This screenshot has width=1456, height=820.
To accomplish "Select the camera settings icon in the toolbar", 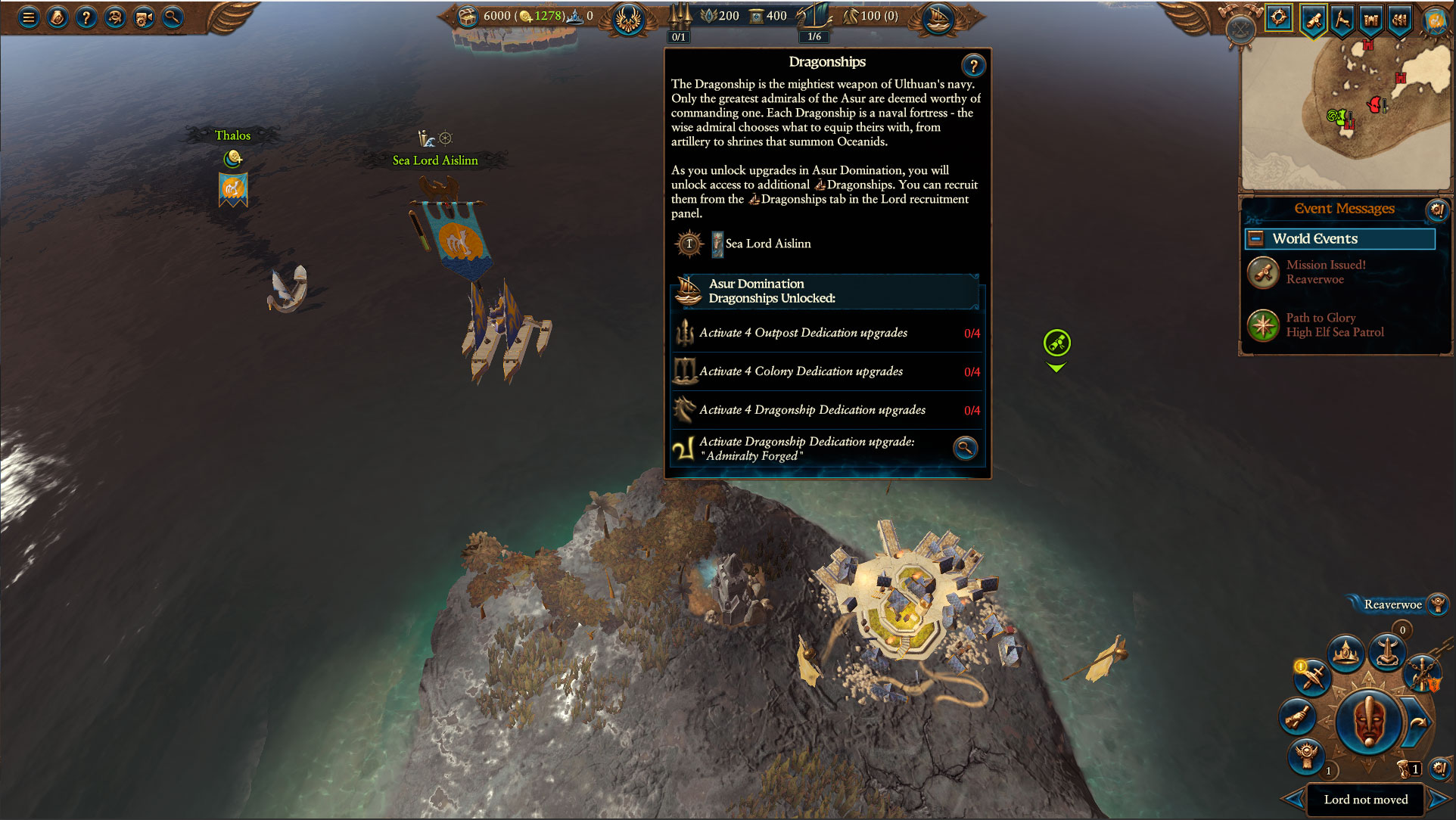I will point(142,17).
